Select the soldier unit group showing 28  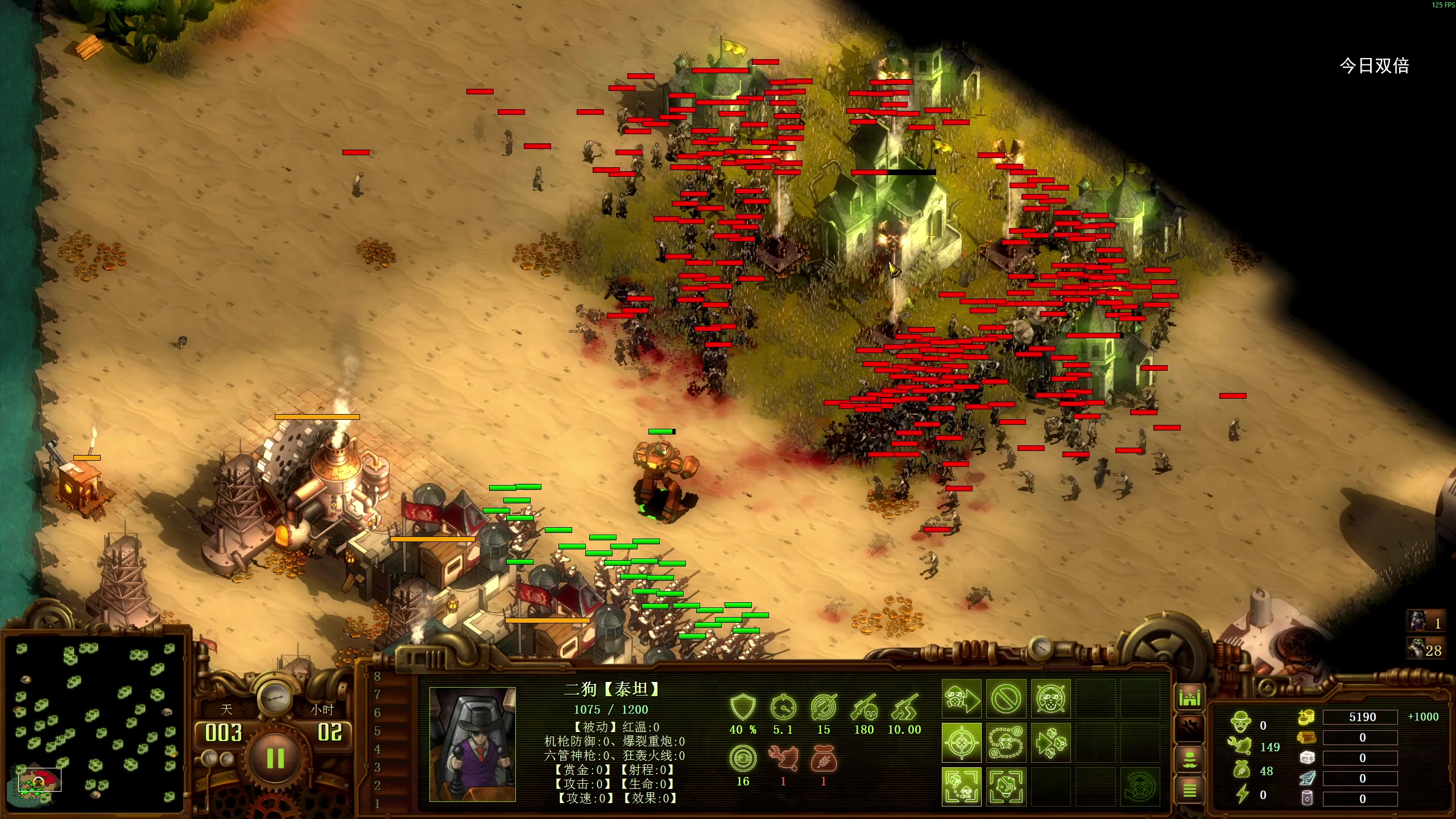click(1426, 650)
